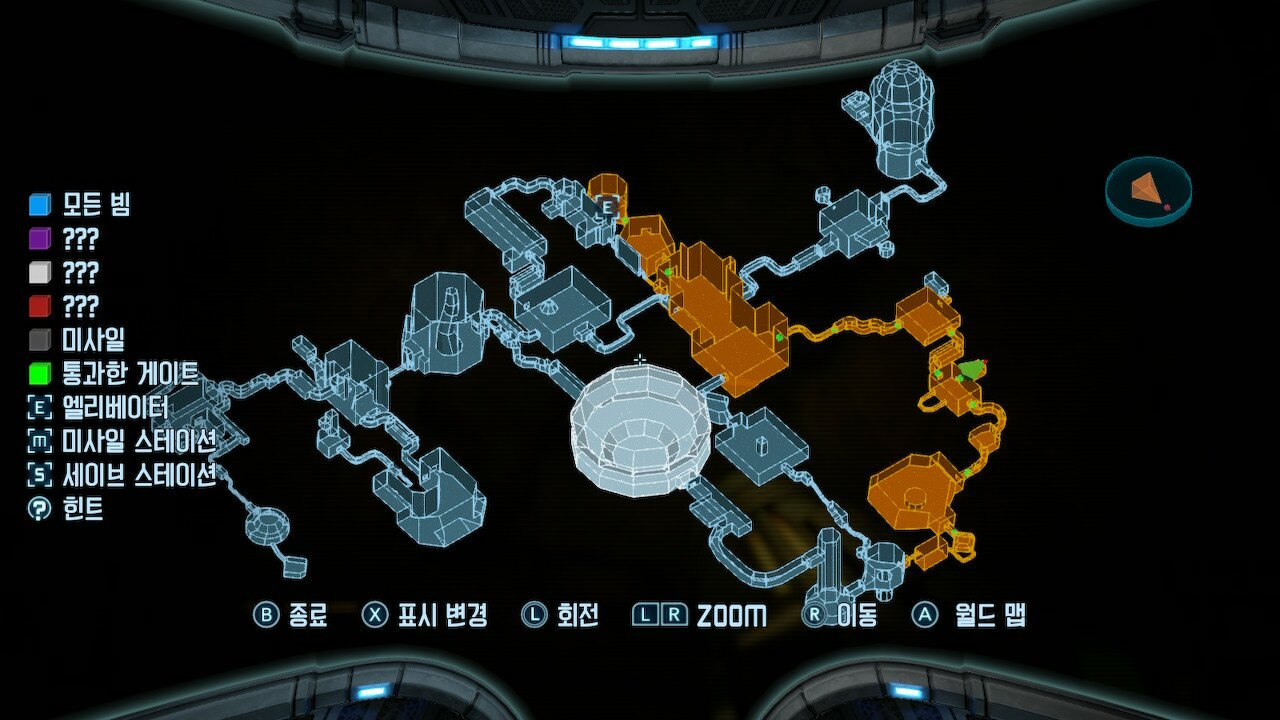Click the map orientation compass indicator
The width and height of the screenshot is (1280, 720).
(1148, 190)
